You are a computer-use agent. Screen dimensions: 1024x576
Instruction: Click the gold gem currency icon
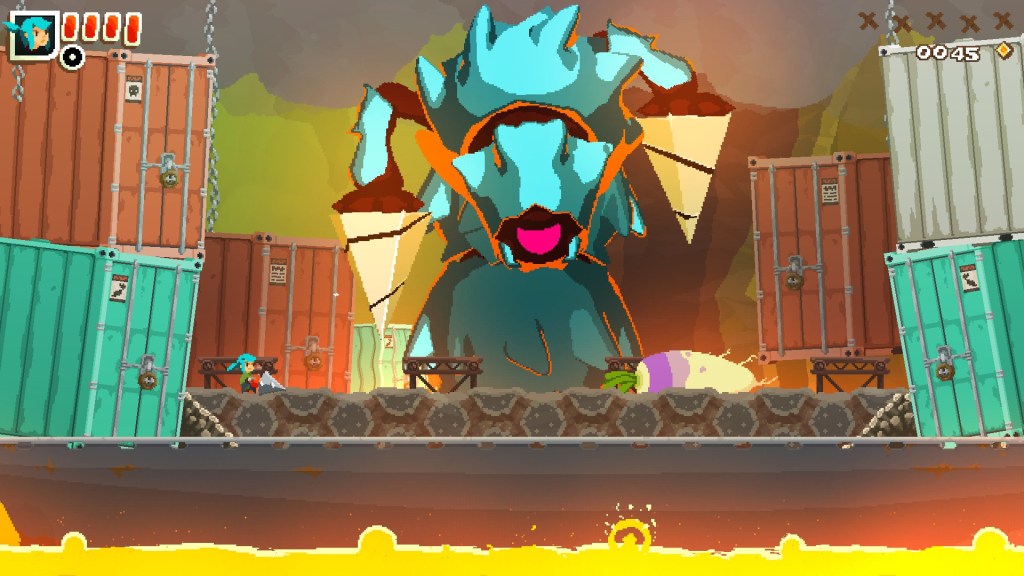[x=1002, y=51]
